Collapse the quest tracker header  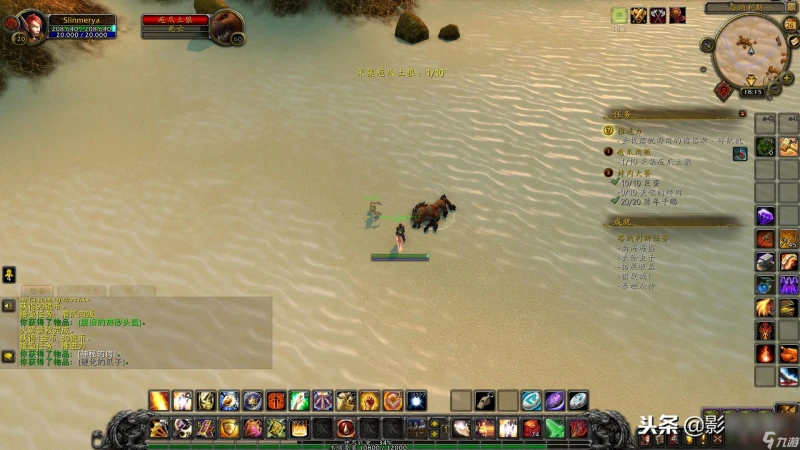click(742, 114)
